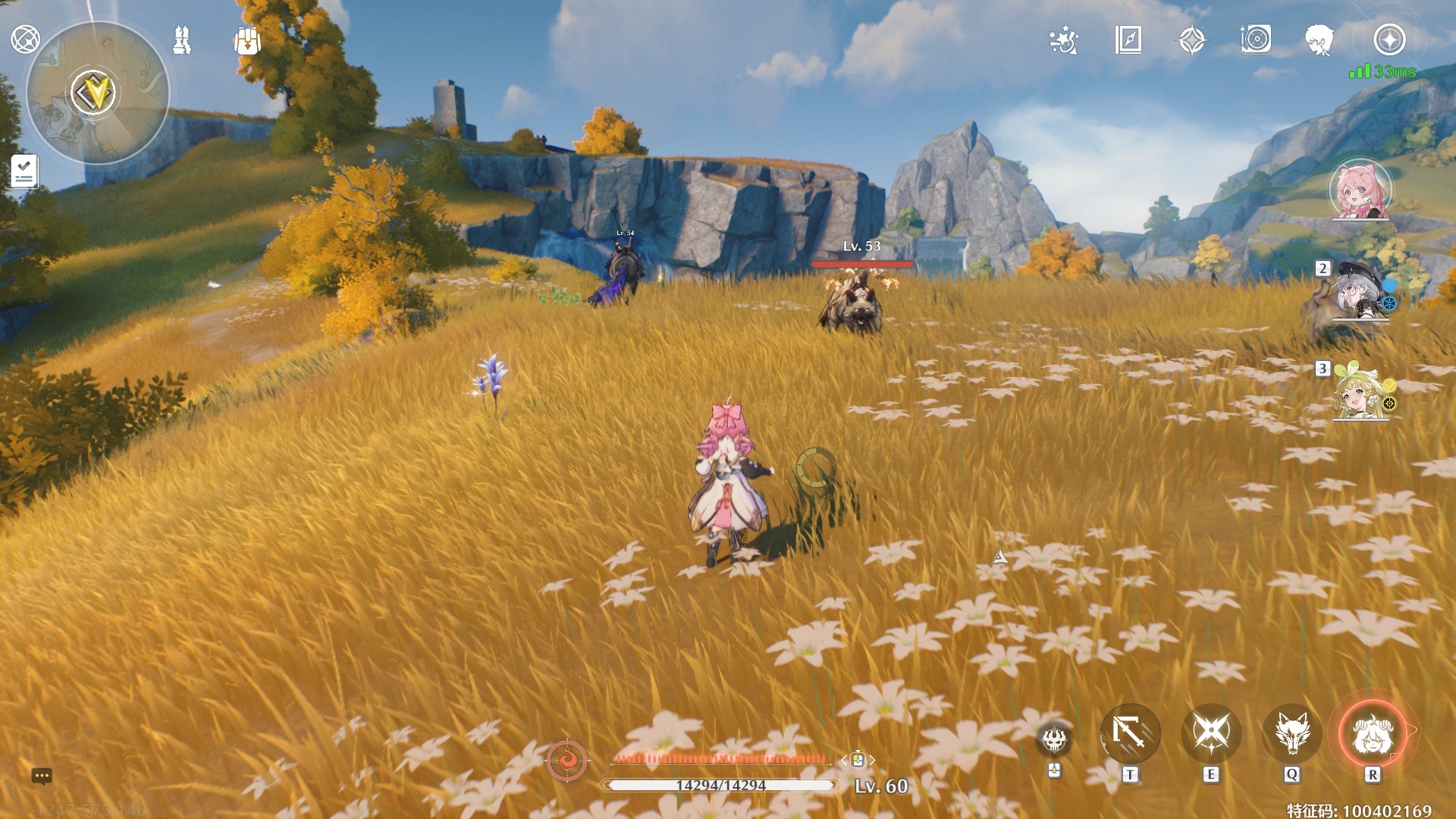
Task: Activate the wolf head echo skill
Action: (1291, 733)
